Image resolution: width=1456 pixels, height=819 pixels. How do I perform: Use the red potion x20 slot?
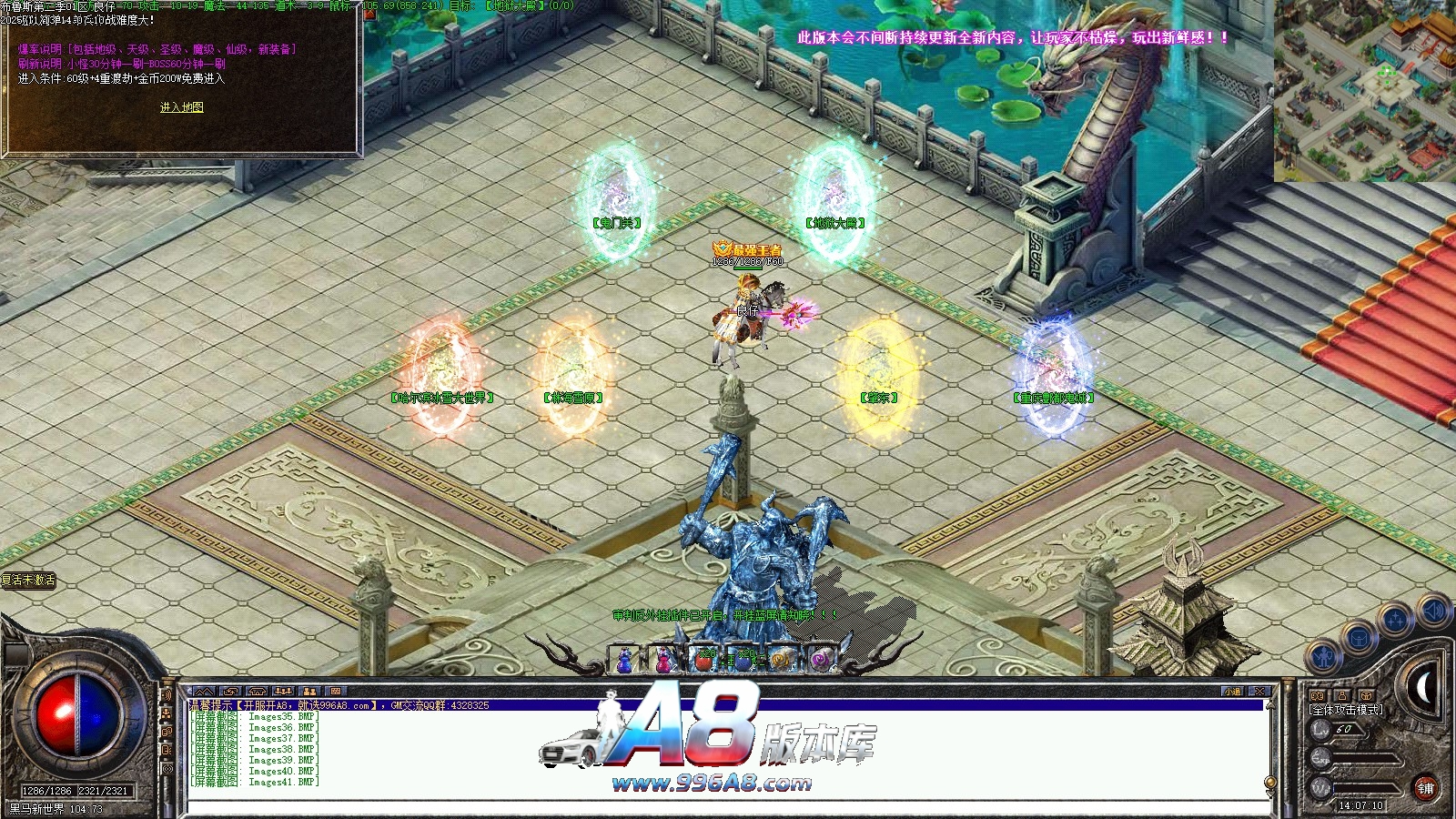coord(703,660)
